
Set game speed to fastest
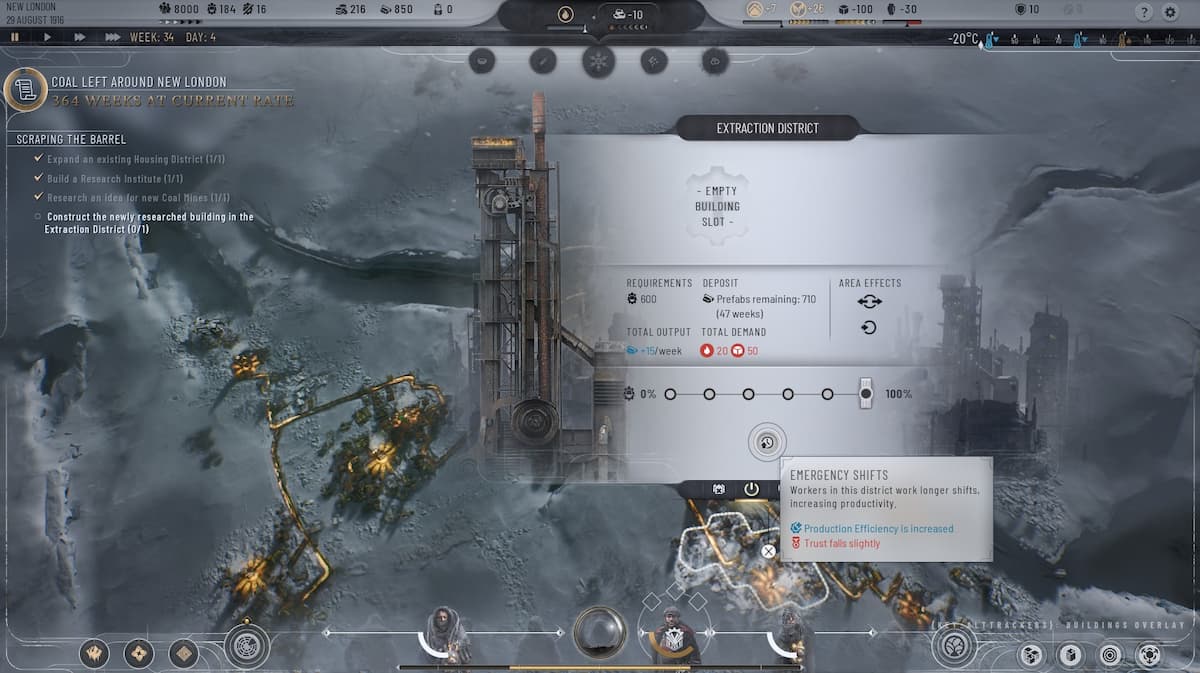click(112, 37)
